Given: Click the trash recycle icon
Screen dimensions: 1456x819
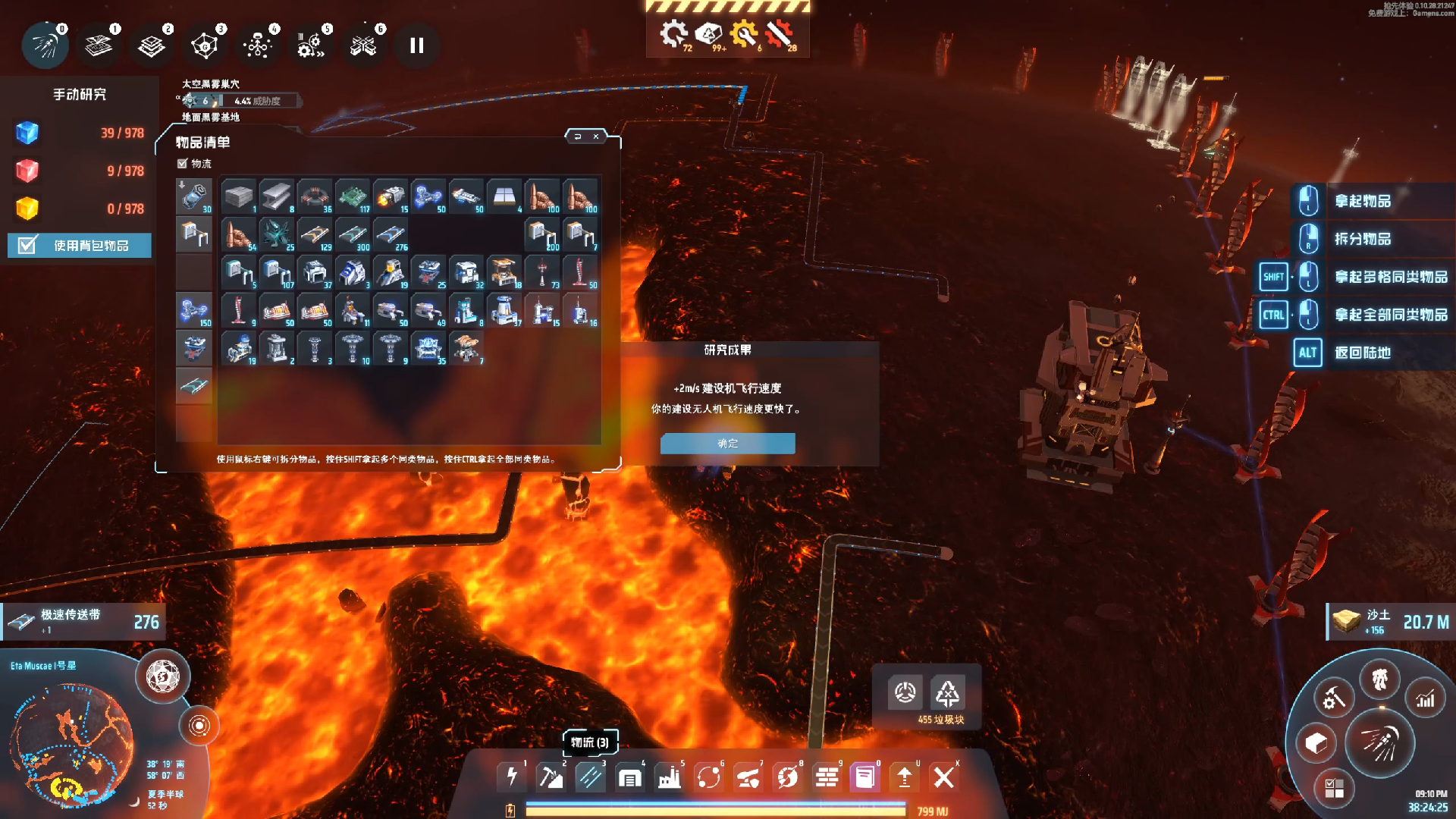Looking at the screenshot, I should point(947,693).
